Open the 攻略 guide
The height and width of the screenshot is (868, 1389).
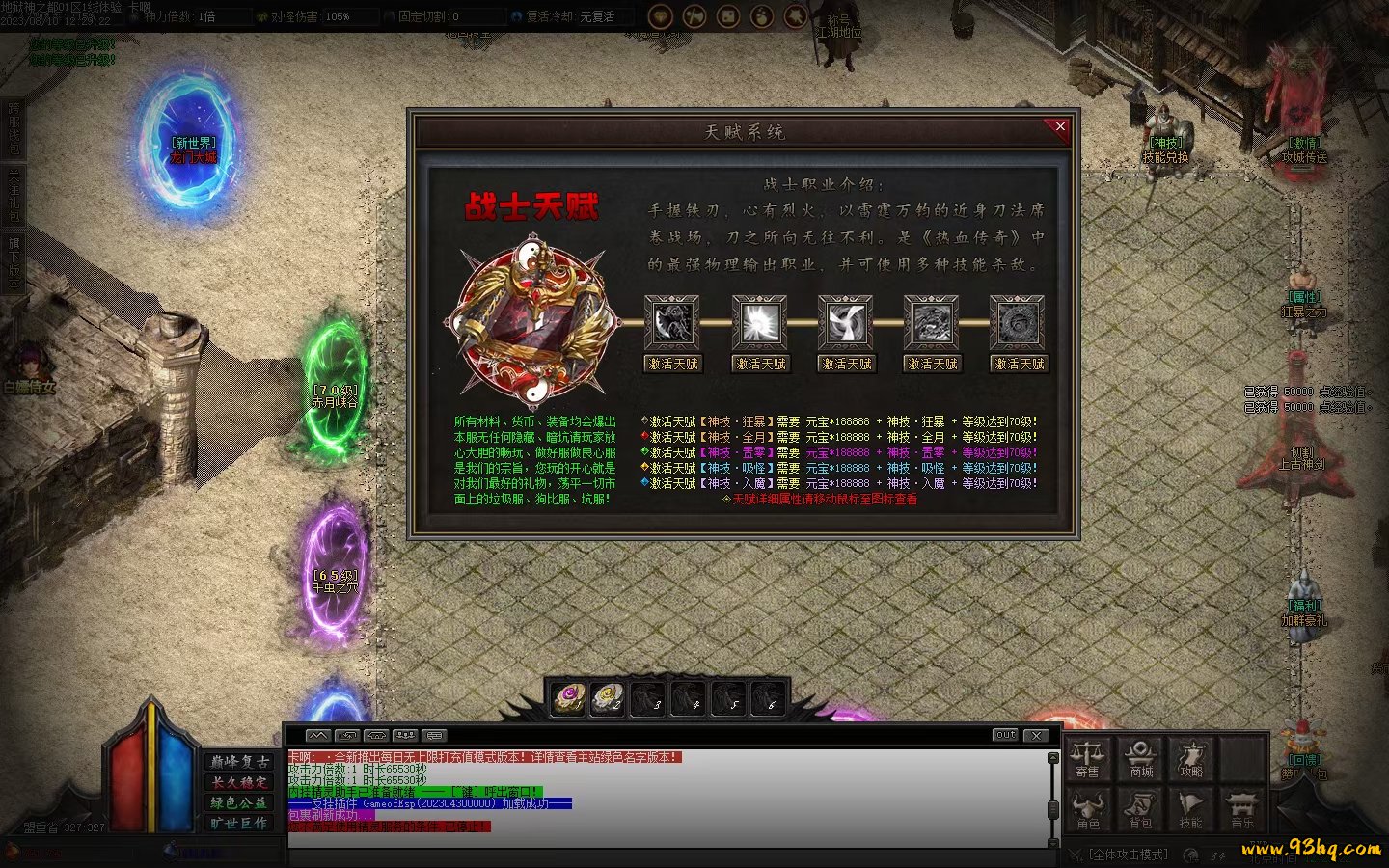1192,758
